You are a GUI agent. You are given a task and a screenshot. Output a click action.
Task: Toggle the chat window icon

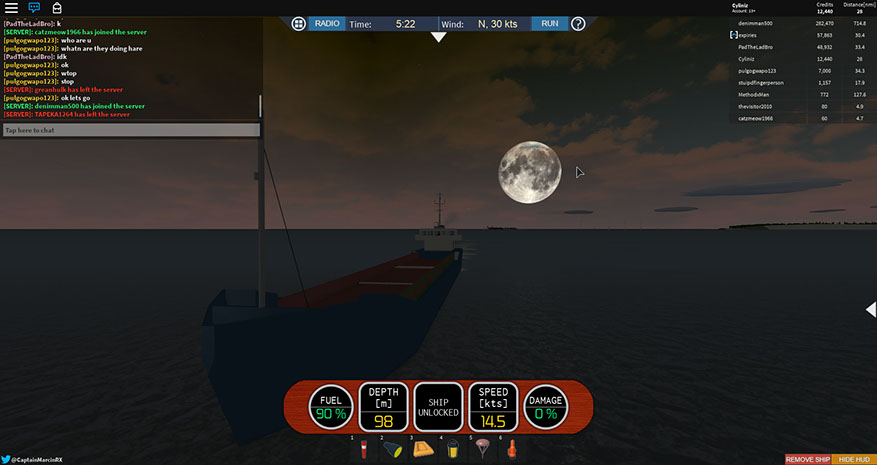33,8
